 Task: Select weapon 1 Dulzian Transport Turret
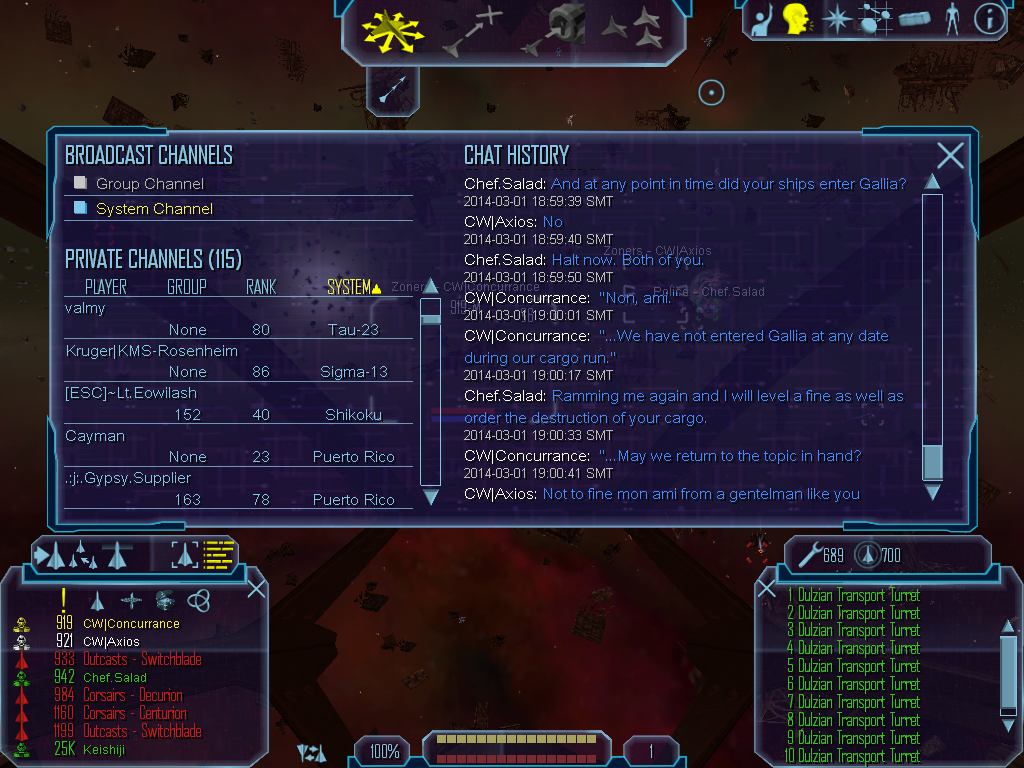coord(853,596)
